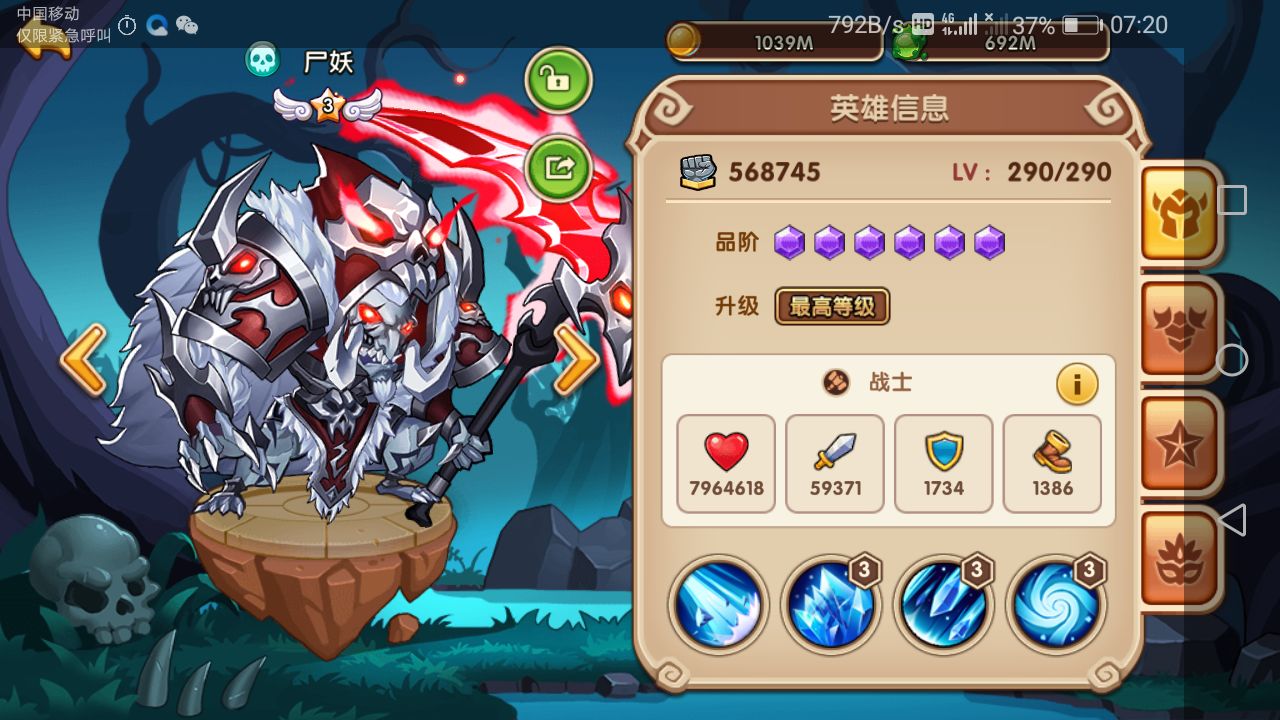Tap the heart health stat tile

point(726,464)
